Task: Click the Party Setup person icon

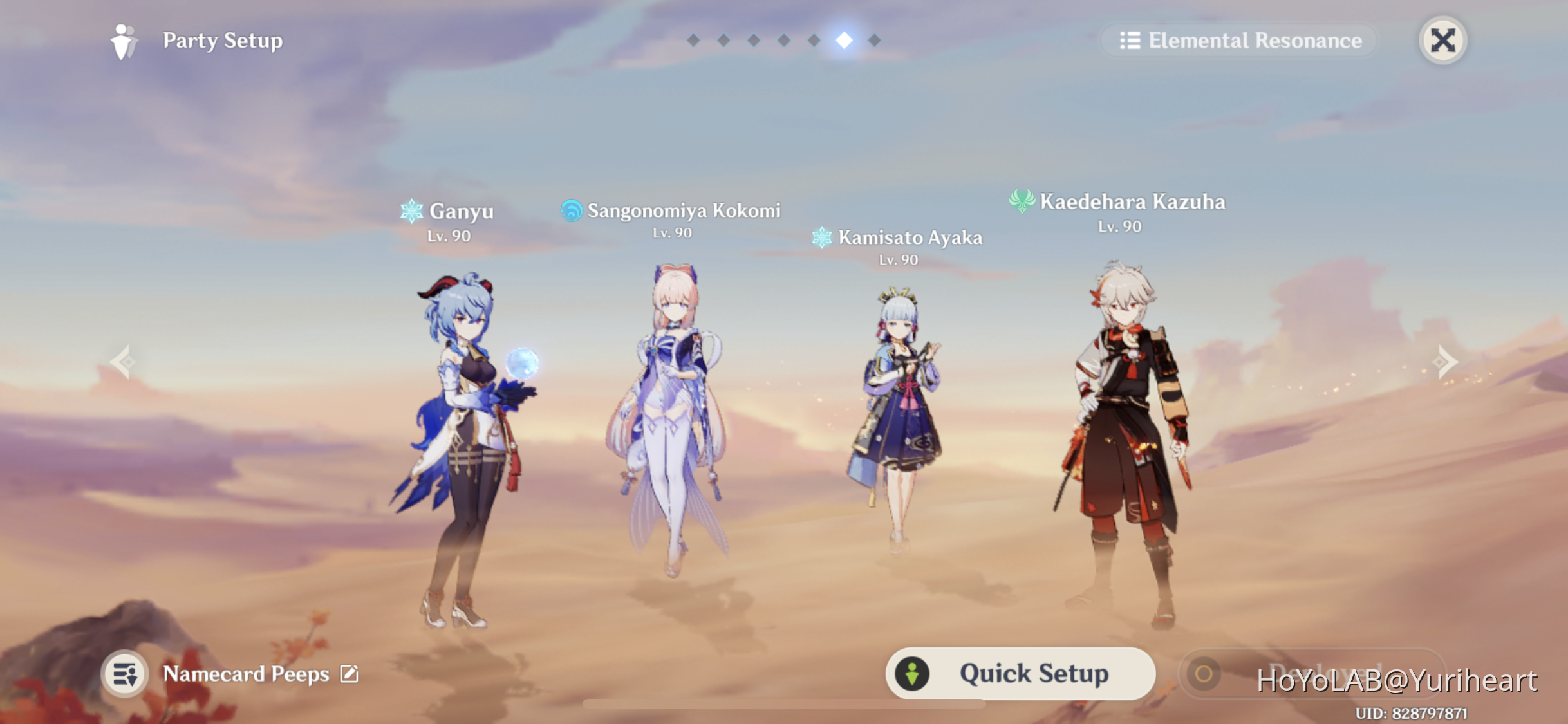Action: 124,41
